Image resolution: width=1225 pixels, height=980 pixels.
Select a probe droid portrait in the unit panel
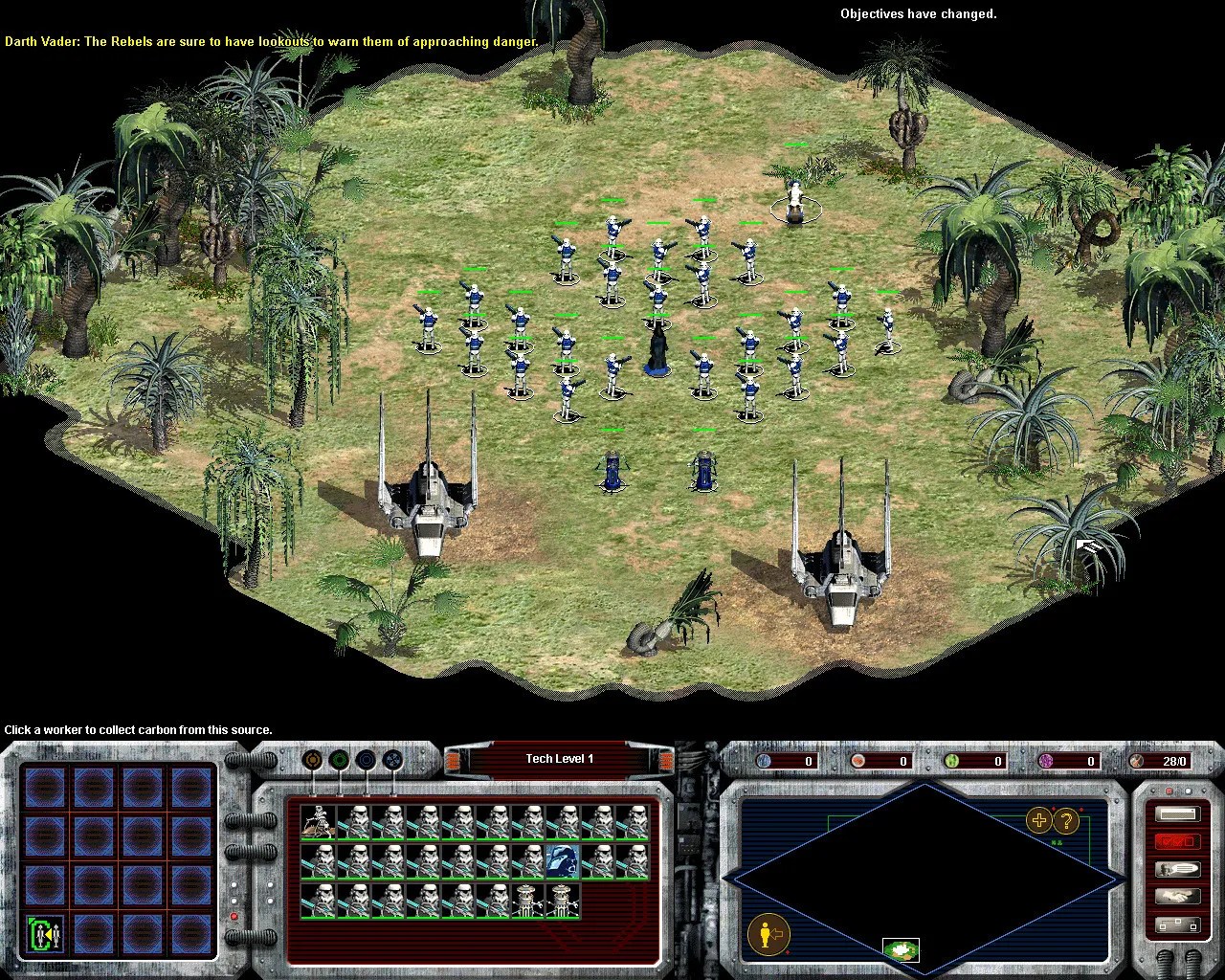(529, 900)
